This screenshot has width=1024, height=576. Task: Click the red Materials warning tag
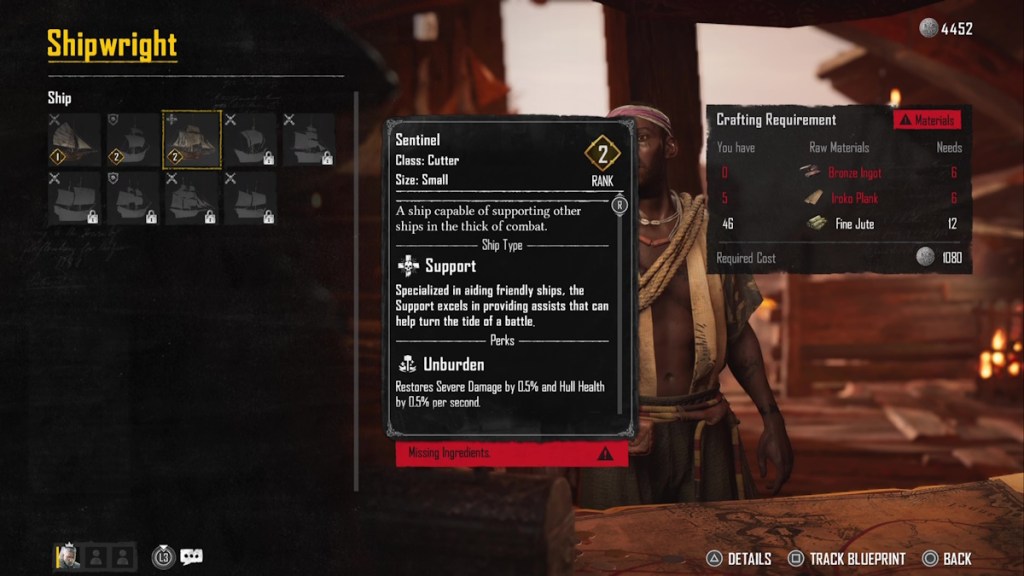tap(927, 120)
